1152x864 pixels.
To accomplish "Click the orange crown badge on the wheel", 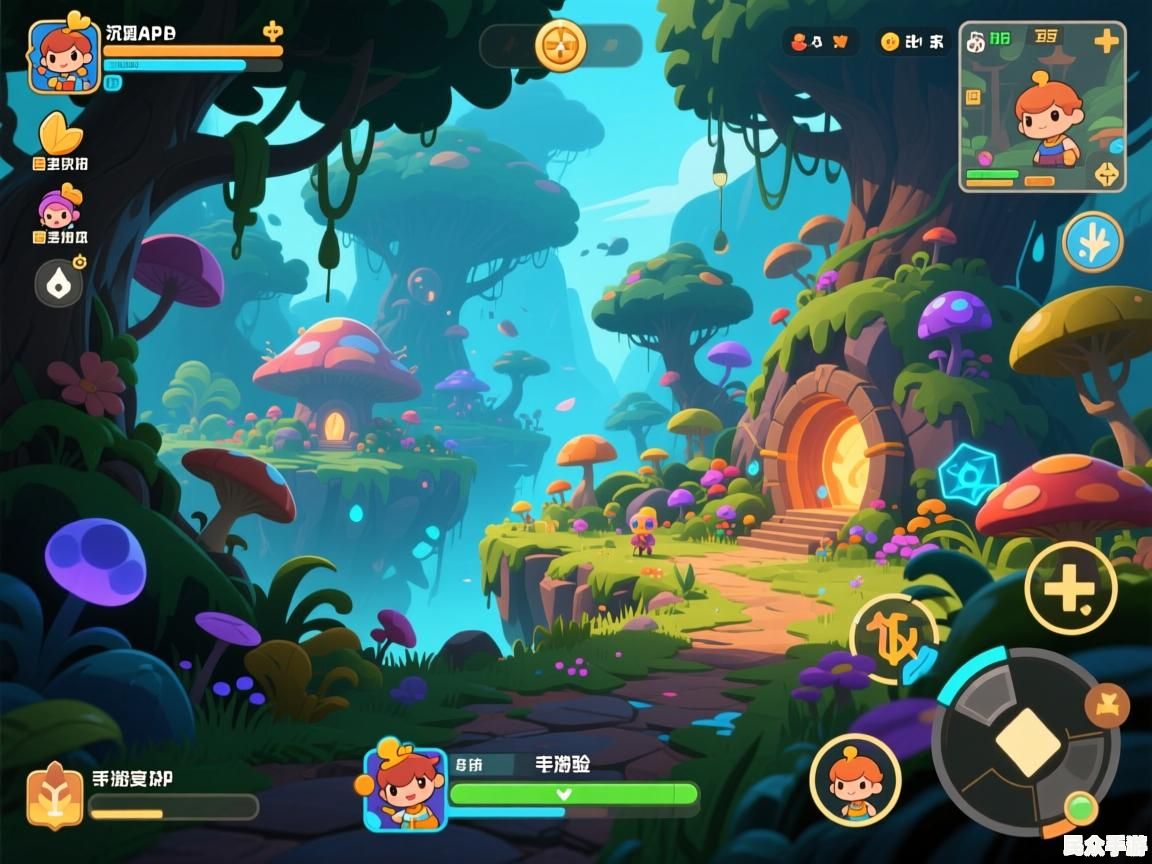I will 1106,706.
